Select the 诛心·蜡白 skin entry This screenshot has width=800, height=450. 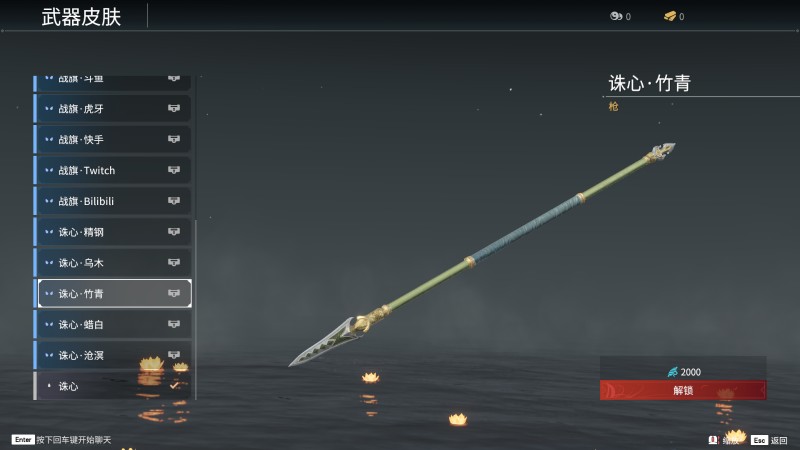pyautogui.click(x=113, y=325)
